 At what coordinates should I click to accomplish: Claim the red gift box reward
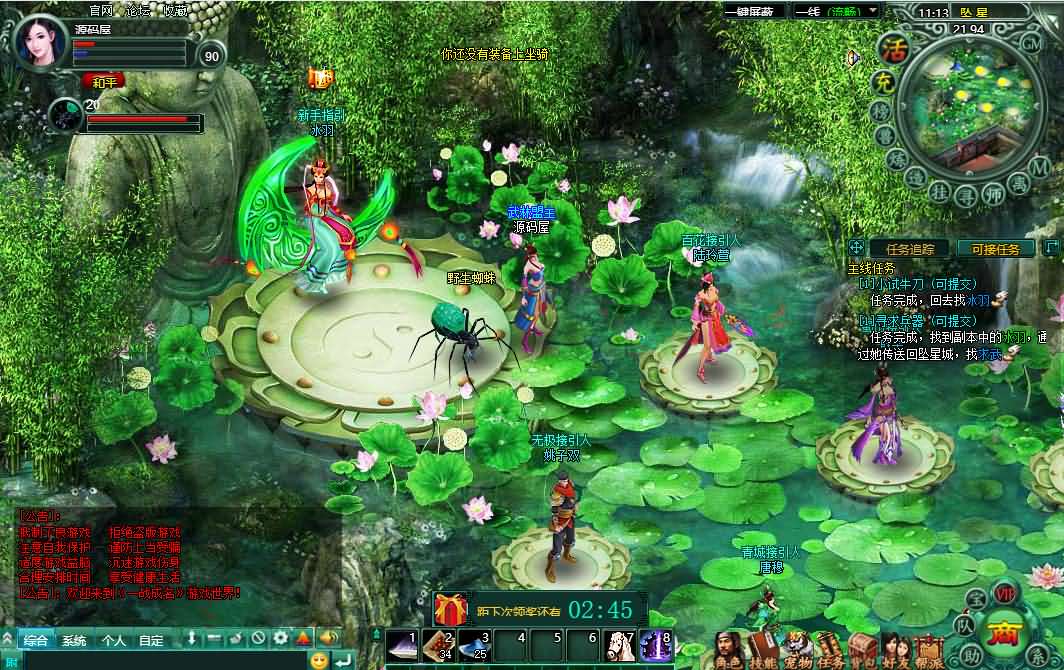451,609
